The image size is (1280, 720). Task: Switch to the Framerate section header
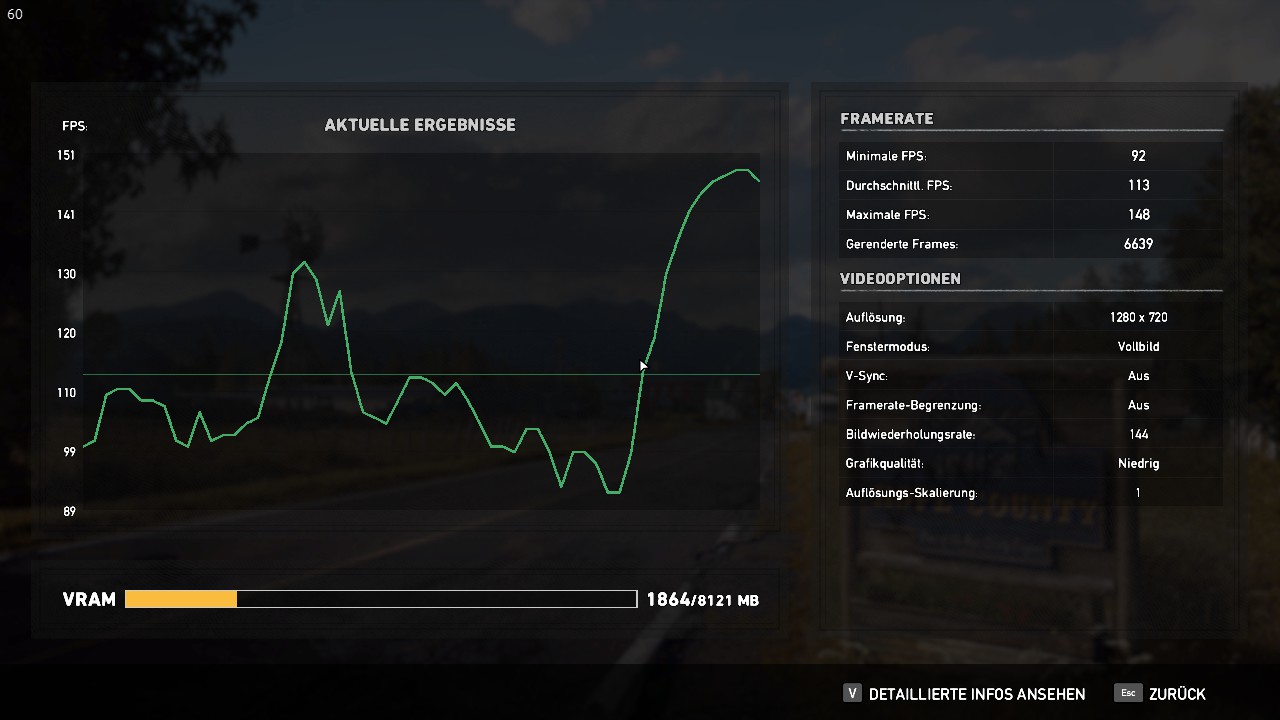coord(886,118)
